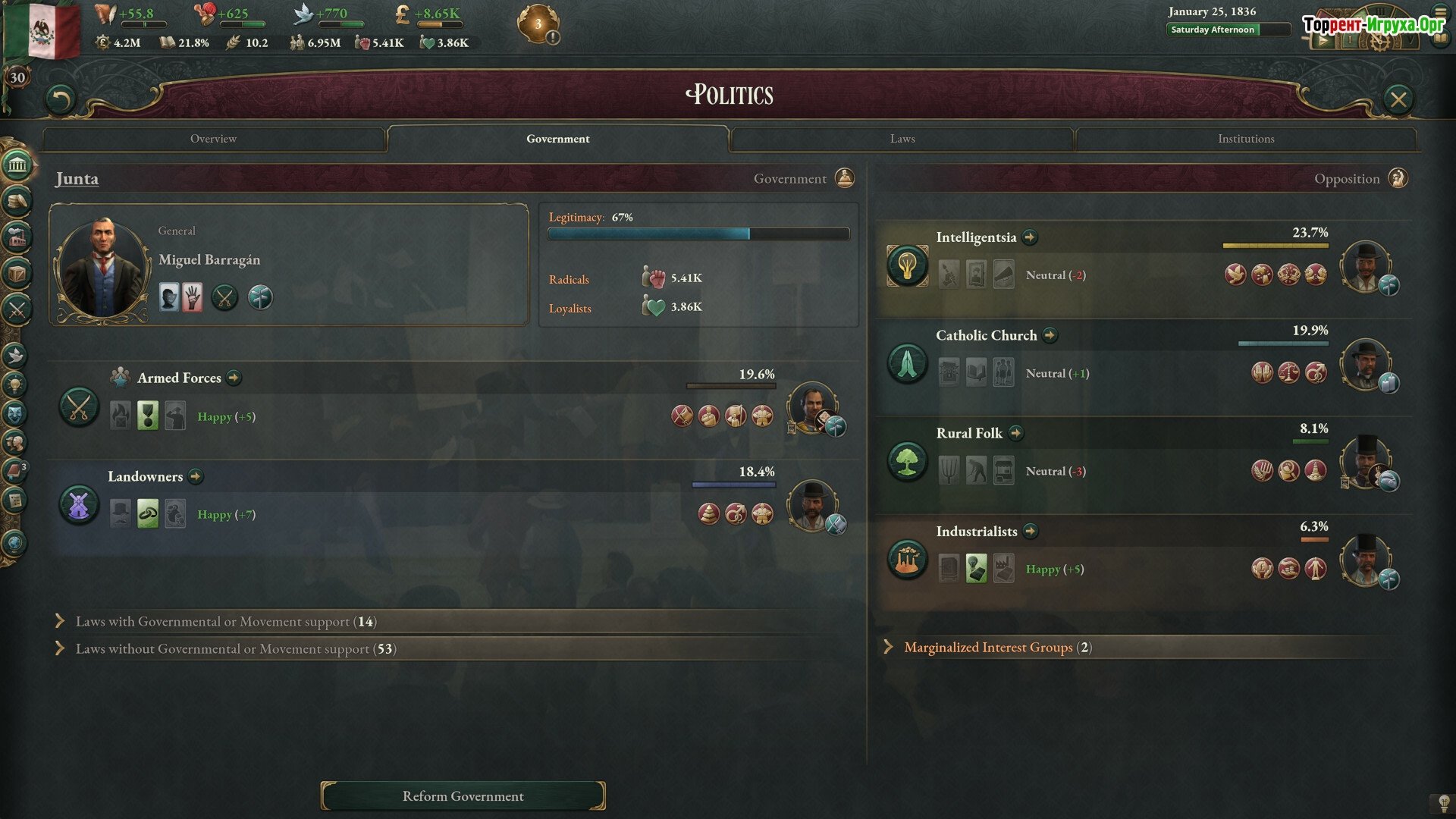Open Intelligentsia interest group details arrow
This screenshot has width=1456, height=819.
coord(1029,237)
